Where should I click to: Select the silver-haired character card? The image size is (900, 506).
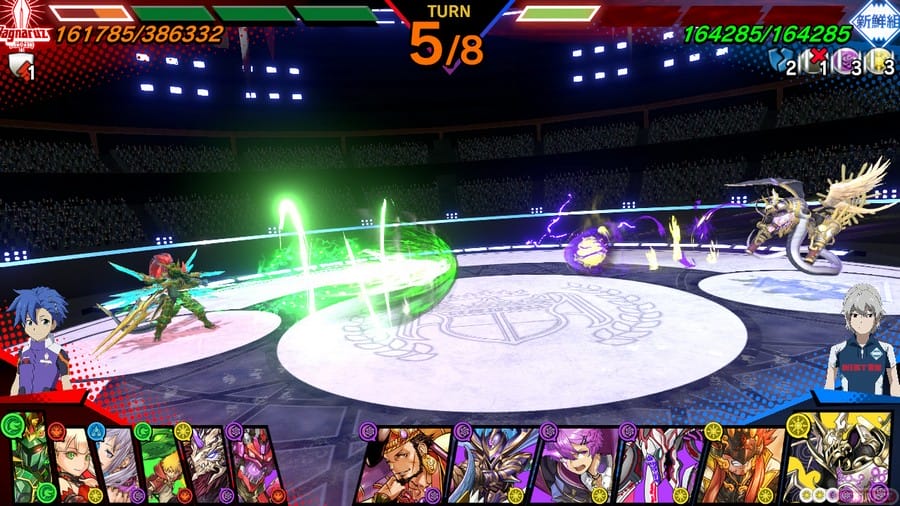click(x=117, y=463)
